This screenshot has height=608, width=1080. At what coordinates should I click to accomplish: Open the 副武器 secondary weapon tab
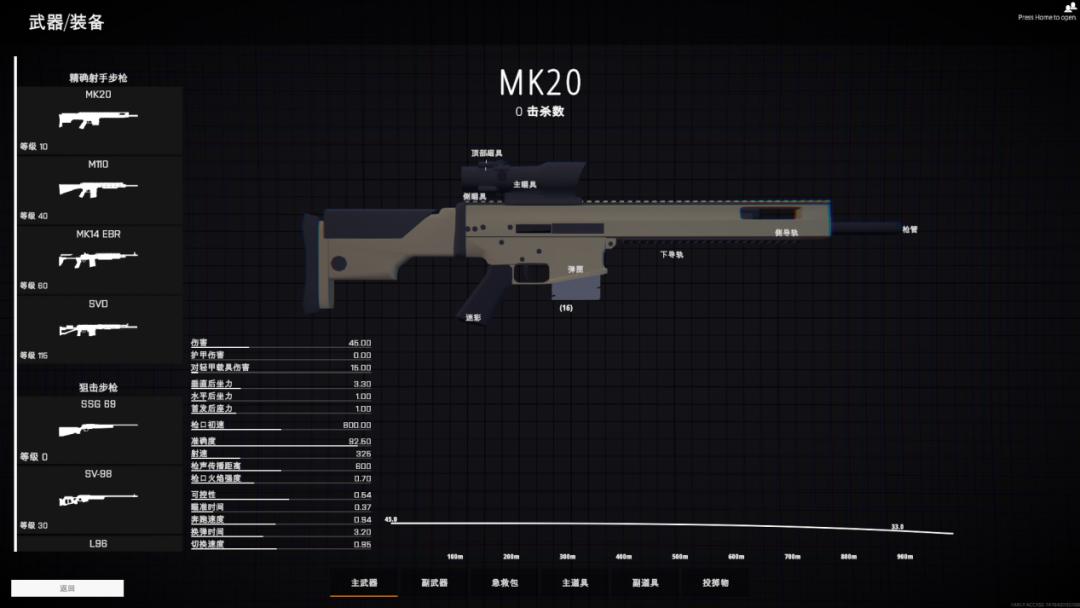click(434, 582)
